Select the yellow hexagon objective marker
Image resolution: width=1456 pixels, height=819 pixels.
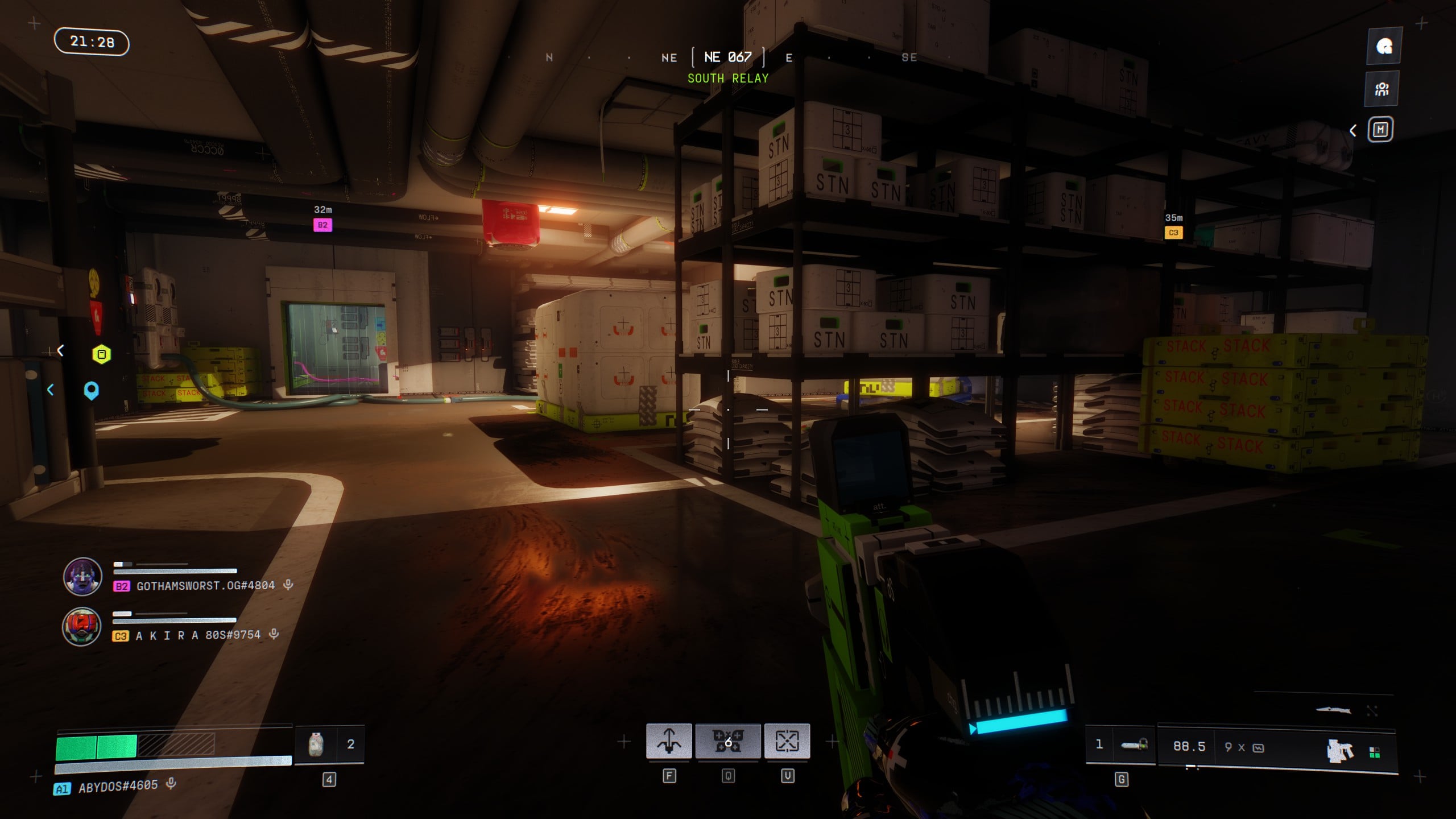click(102, 354)
